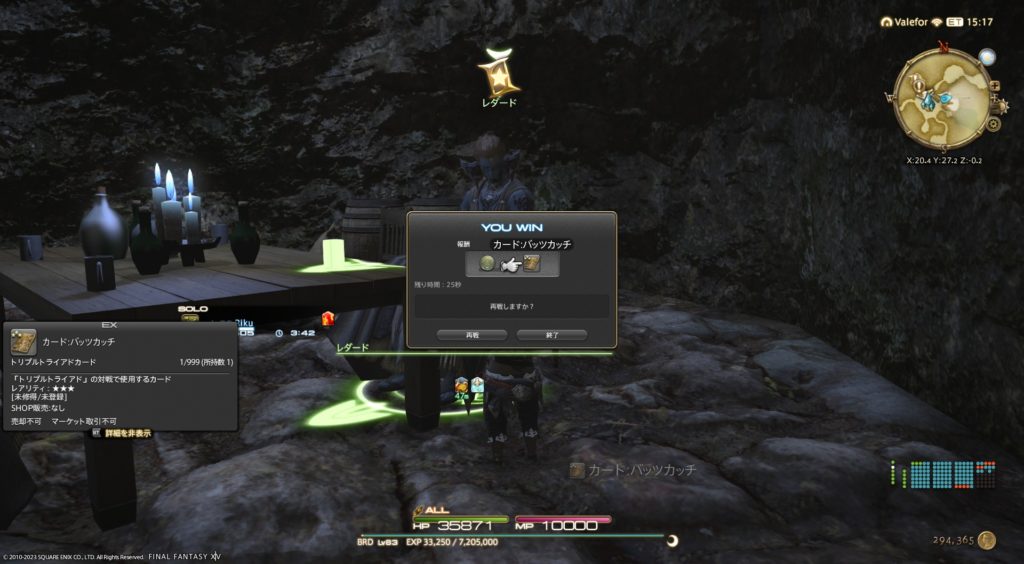The image size is (1024, 564).
Task: Select the バッツカッチ card reward icon
Action: [532, 264]
